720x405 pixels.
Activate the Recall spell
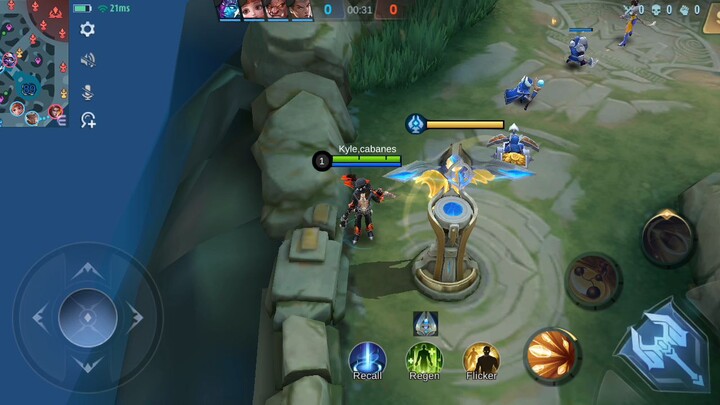click(367, 359)
